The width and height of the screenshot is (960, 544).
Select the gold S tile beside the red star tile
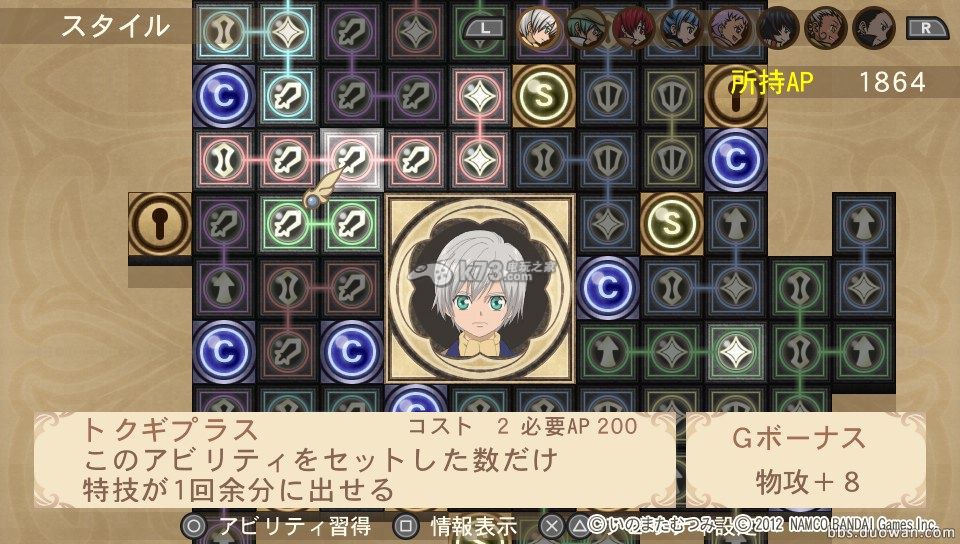pyautogui.click(x=544, y=96)
